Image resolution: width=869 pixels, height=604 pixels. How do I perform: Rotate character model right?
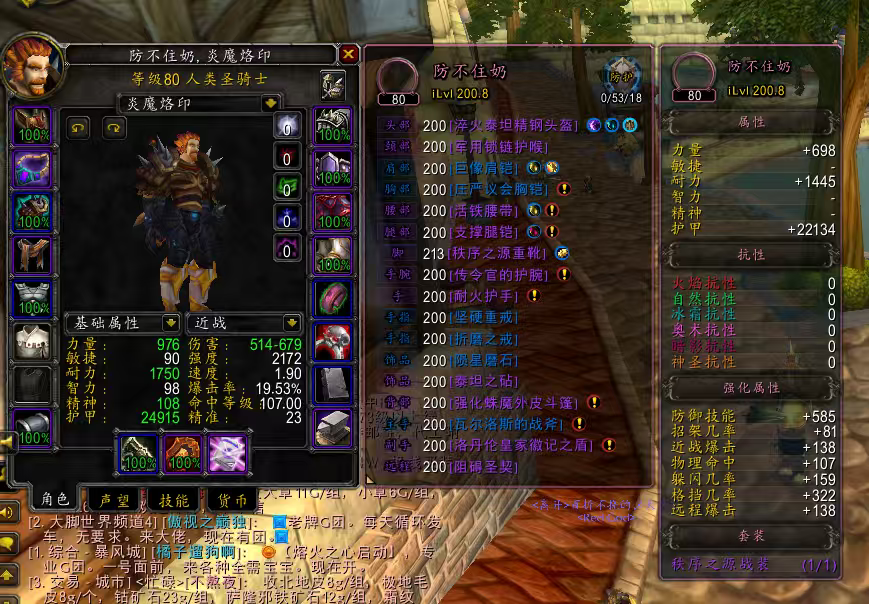pyautogui.click(x=115, y=127)
